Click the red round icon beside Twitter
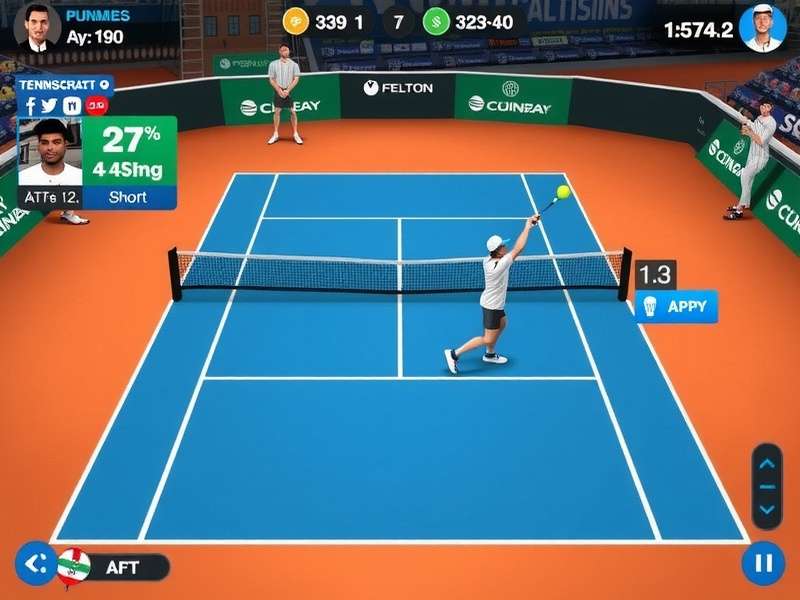Image resolution: width=800 pixels, height=600 pixels. tap(97, 105)
